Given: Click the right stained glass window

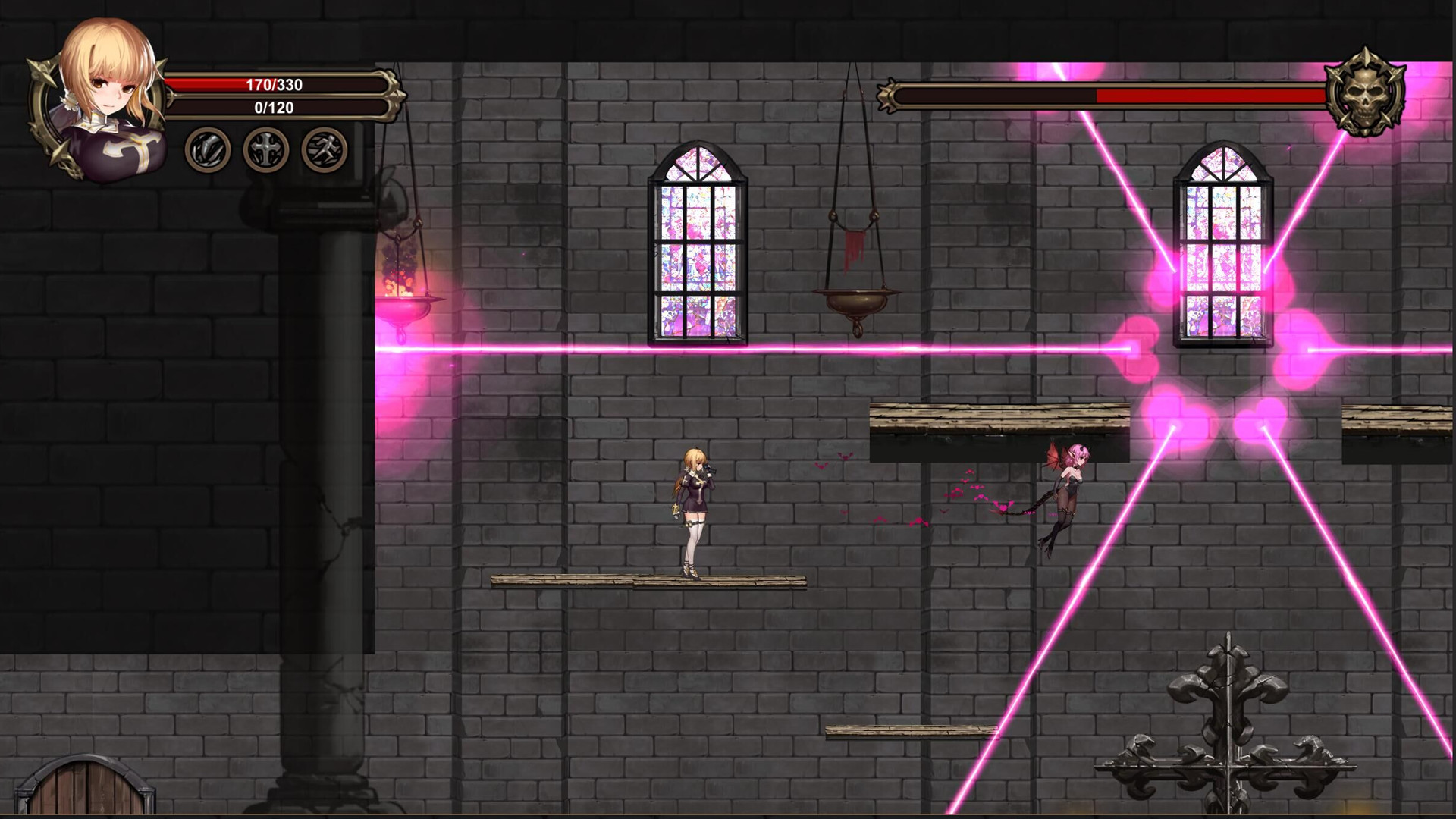Looking at the screenshot, I should [x=1221, y=250].
